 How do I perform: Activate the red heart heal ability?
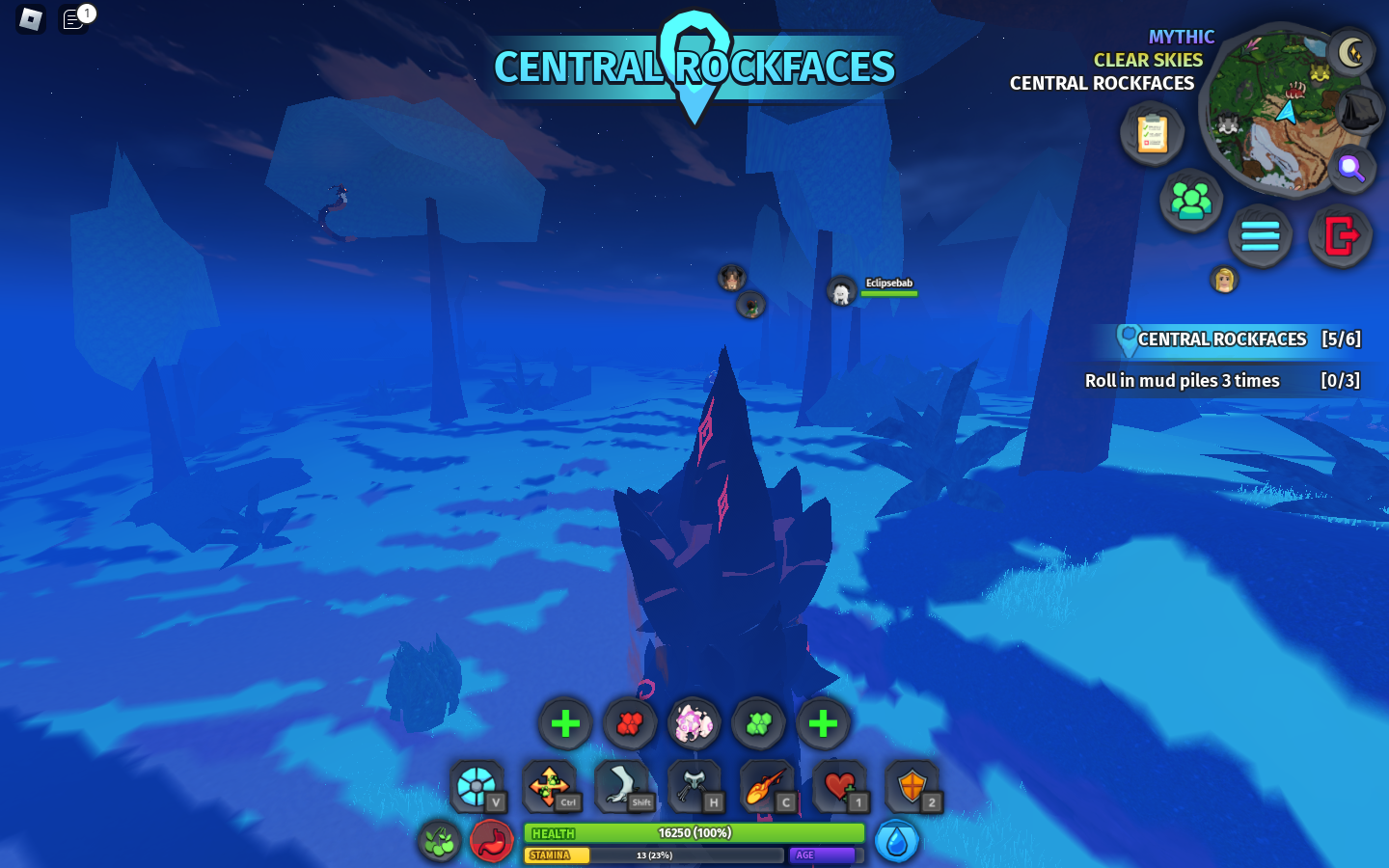839,787
